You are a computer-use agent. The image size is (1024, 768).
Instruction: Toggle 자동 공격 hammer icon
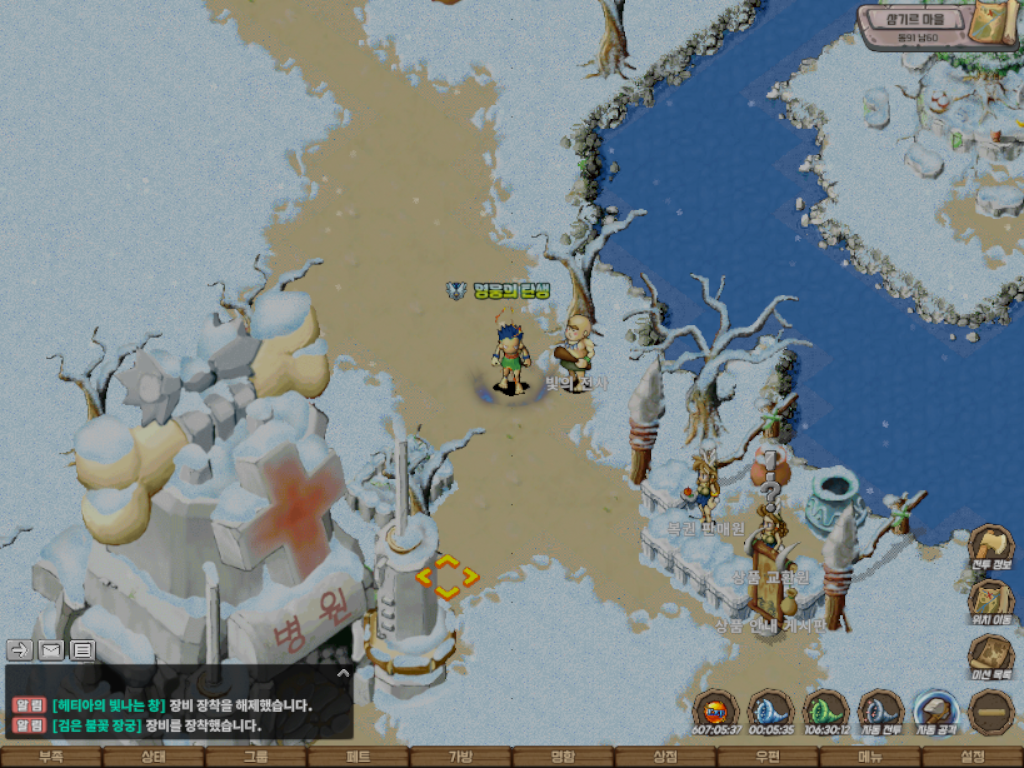(937, 713)
